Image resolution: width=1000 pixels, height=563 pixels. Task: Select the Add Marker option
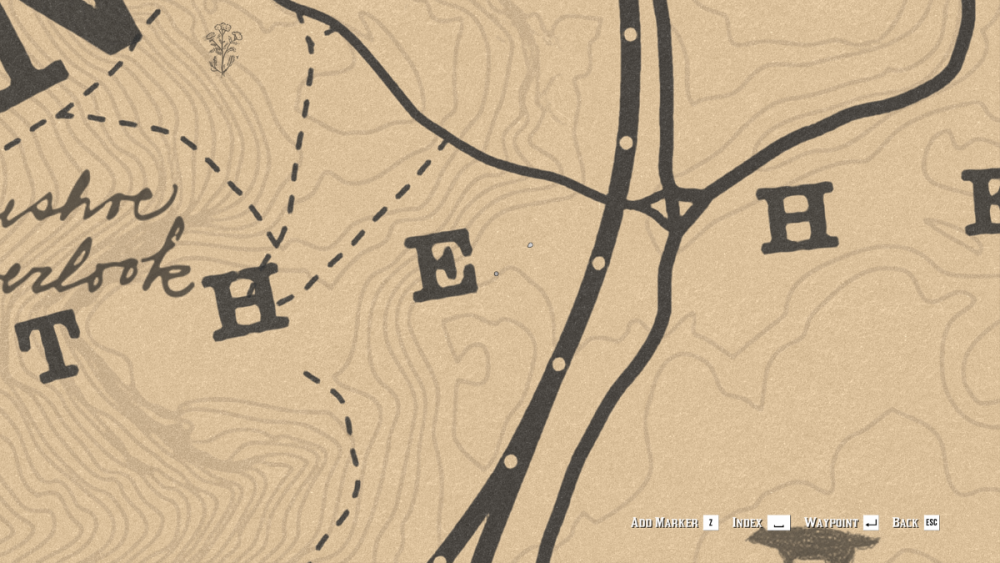click(673, 523)
